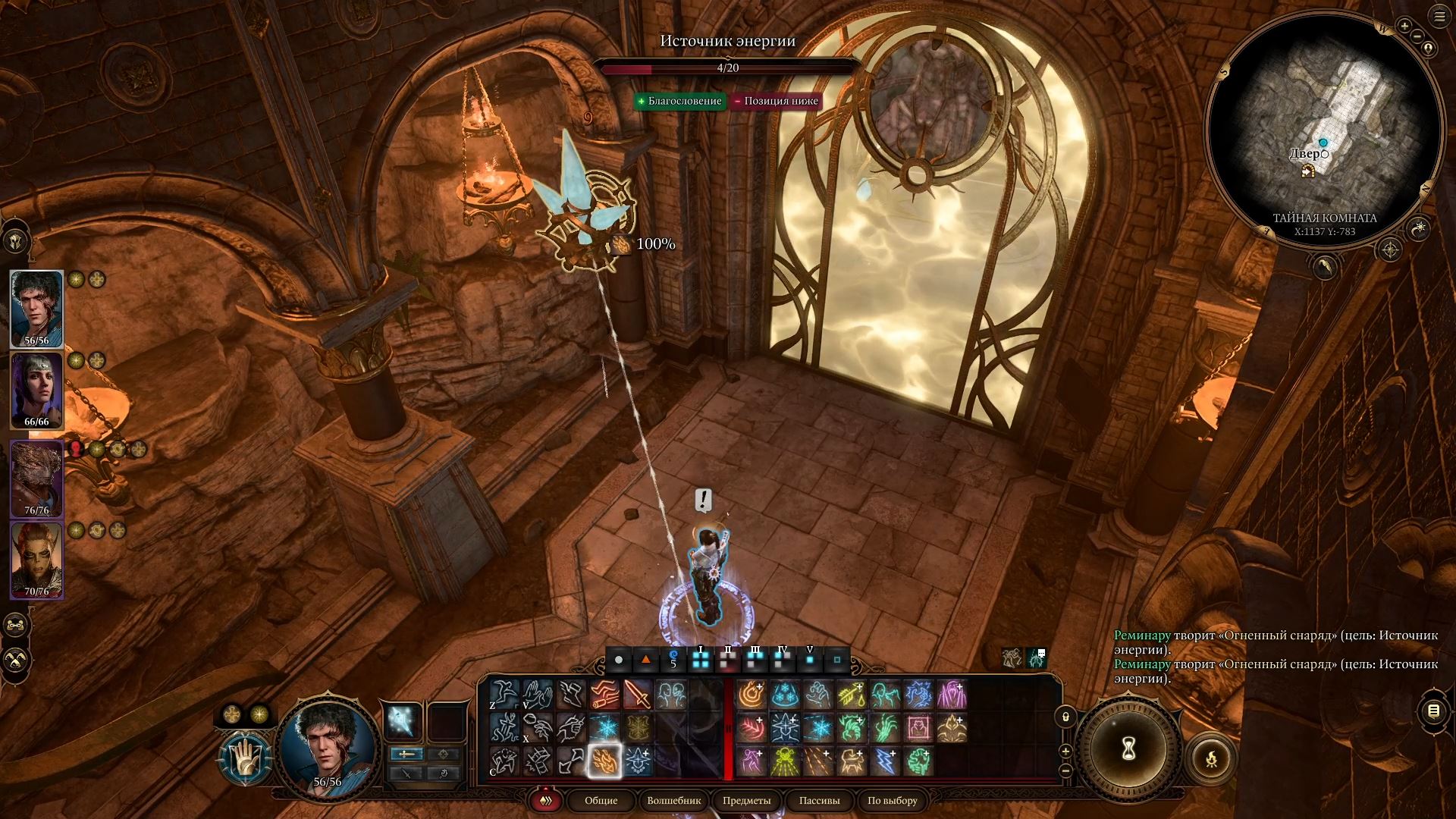
Task: Switch to the Общие hotbar tab
Action: [601, 800]
